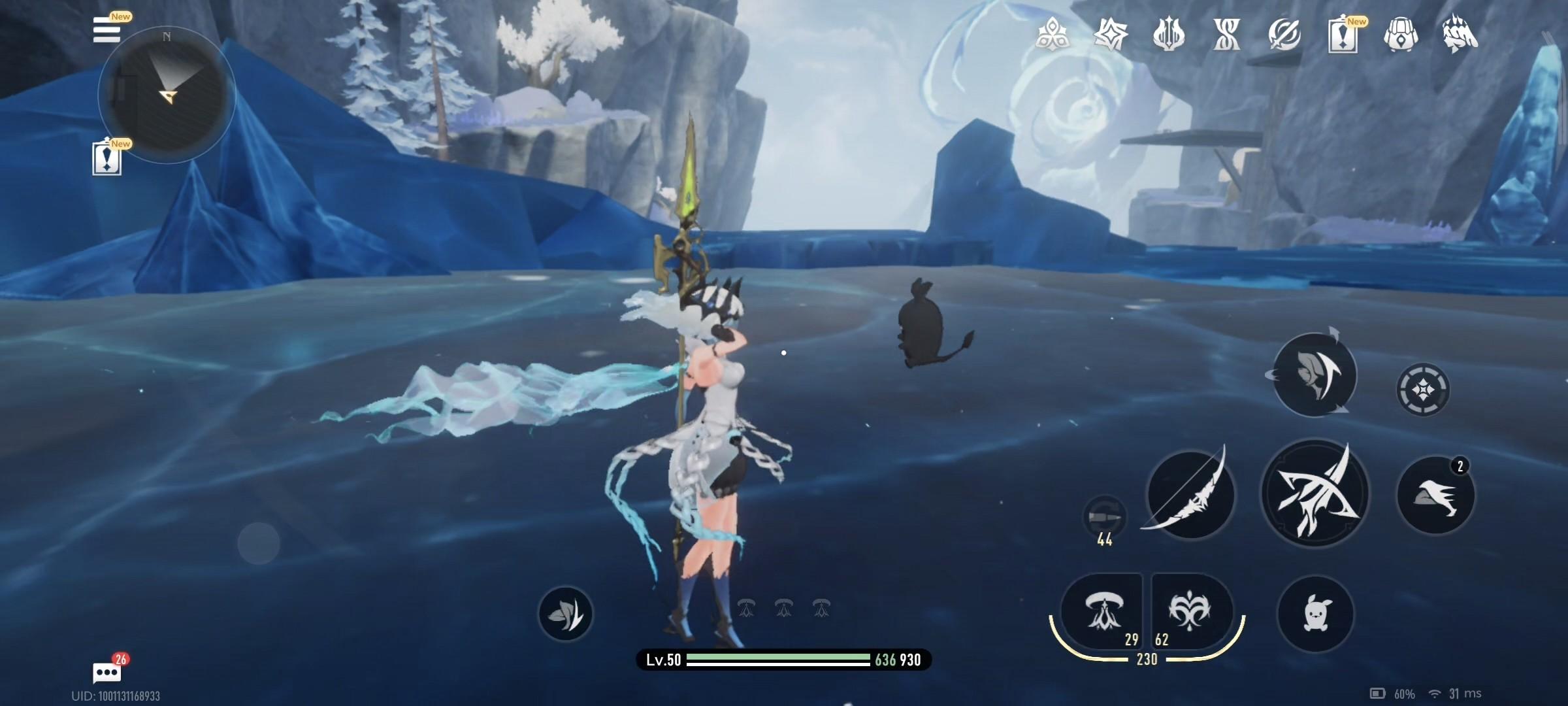Switch to the bow weapon slot
The width and height of the screenshot is (1568, 706).
[1190, 494]
